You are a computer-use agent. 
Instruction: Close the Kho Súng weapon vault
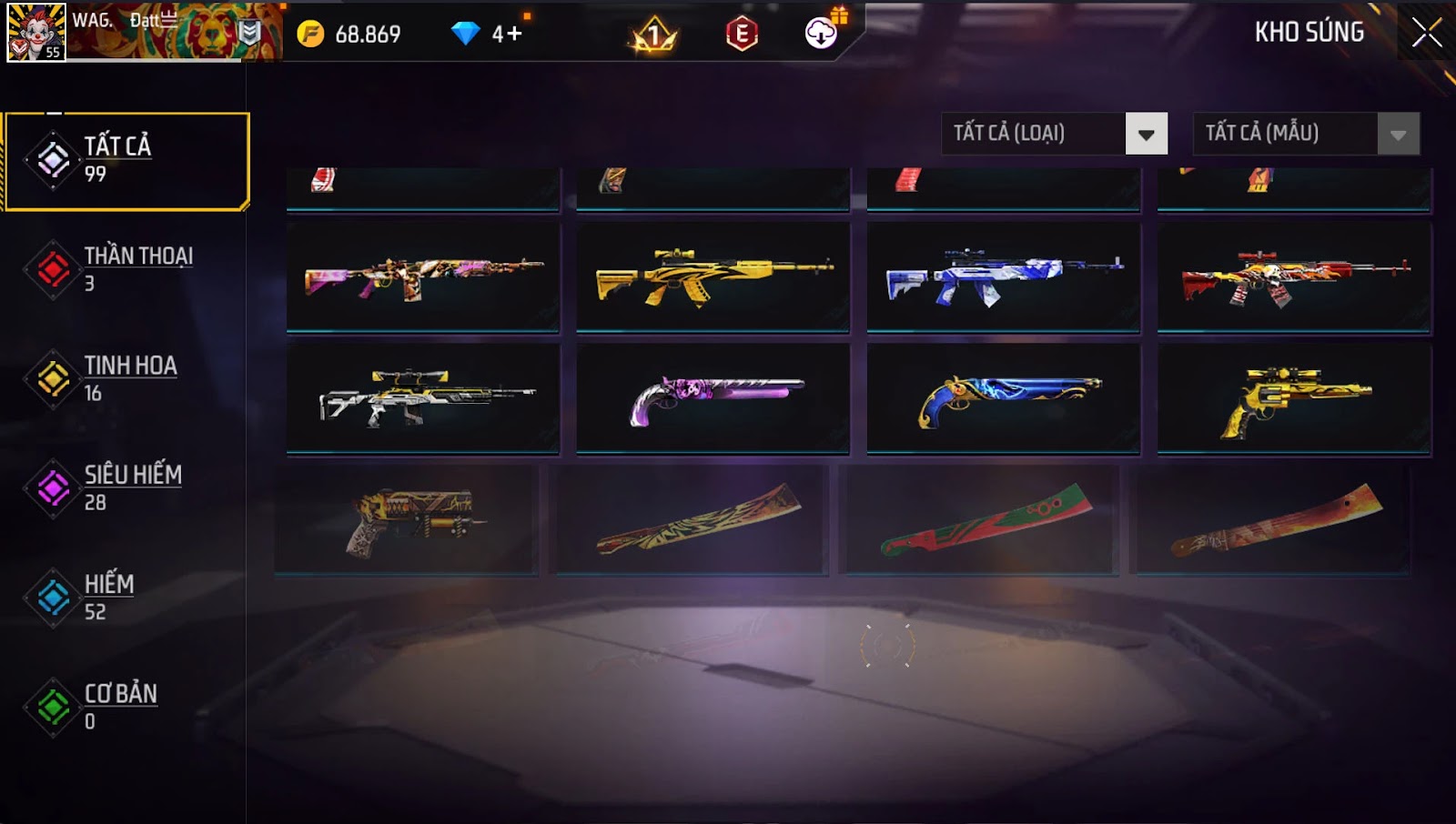1426,33
